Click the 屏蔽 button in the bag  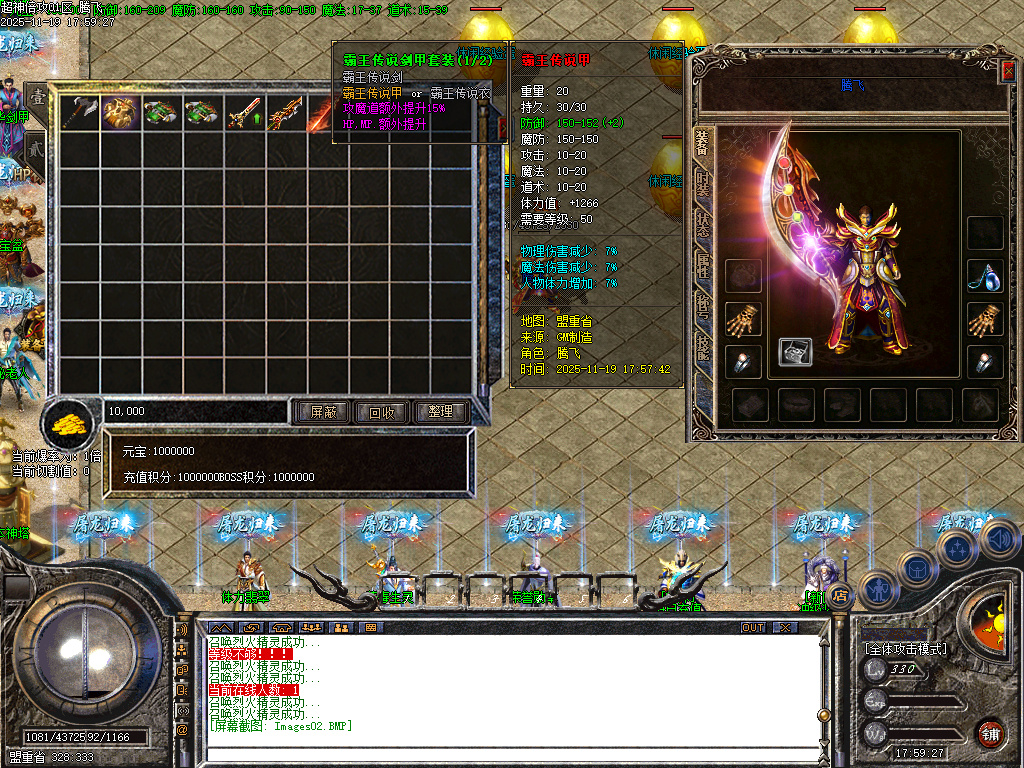[323, 411]
